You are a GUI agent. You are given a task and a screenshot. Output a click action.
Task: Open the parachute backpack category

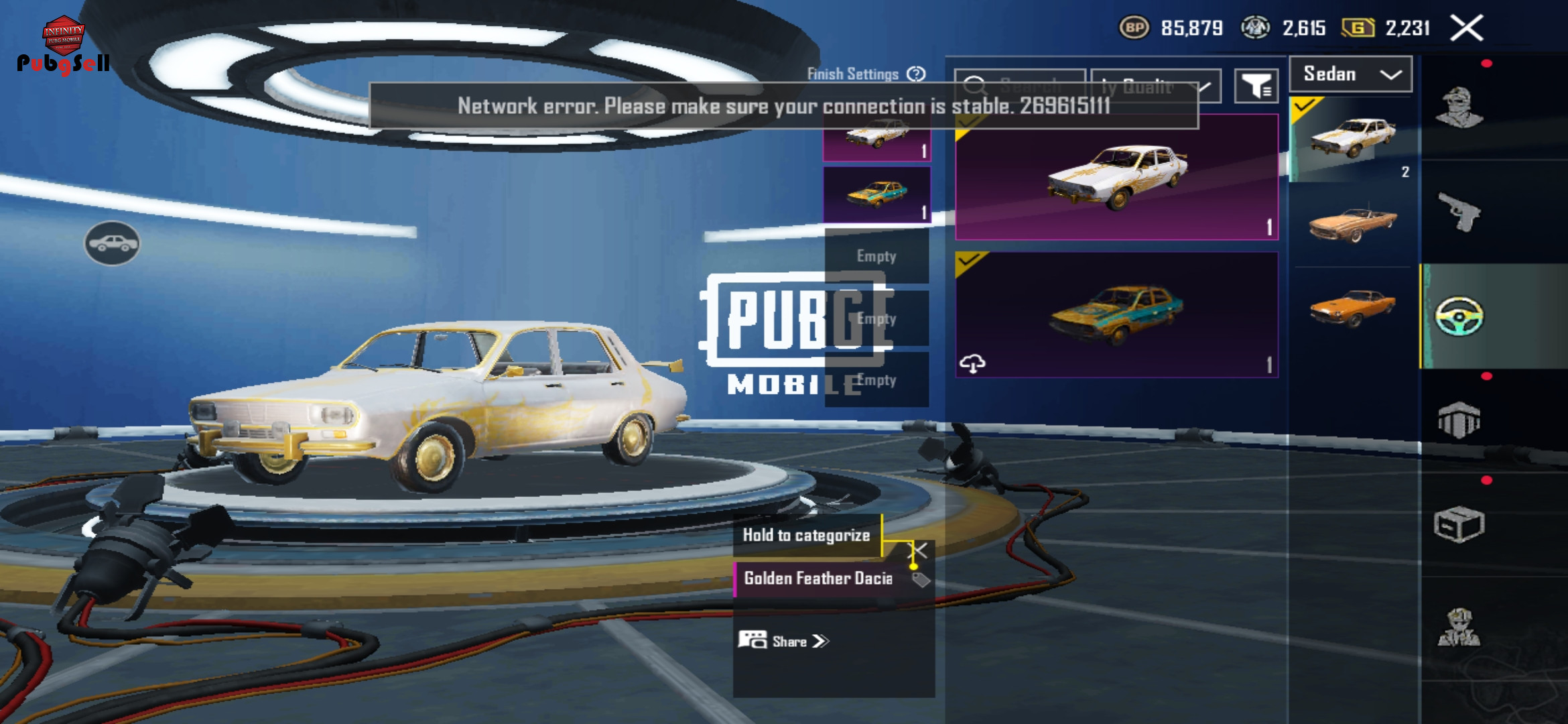coord(1459,420)
